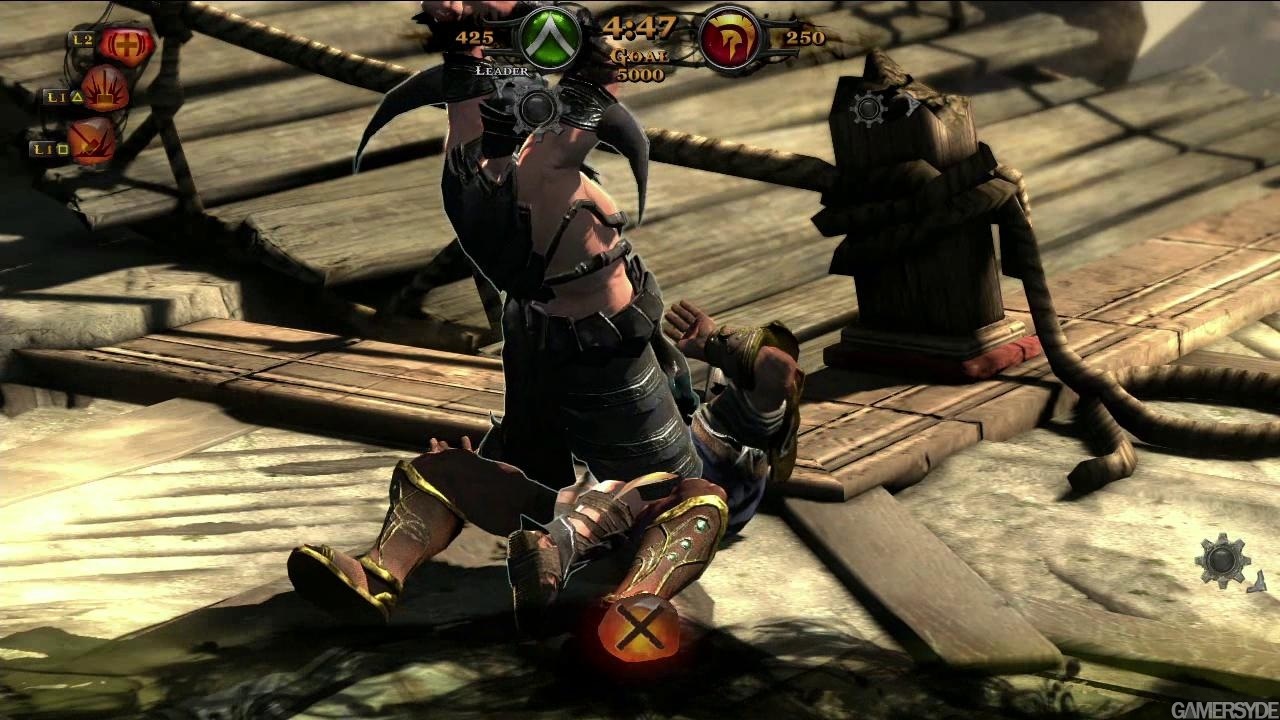Trigger the slashing strike ability icon

[x=92, y=141]
